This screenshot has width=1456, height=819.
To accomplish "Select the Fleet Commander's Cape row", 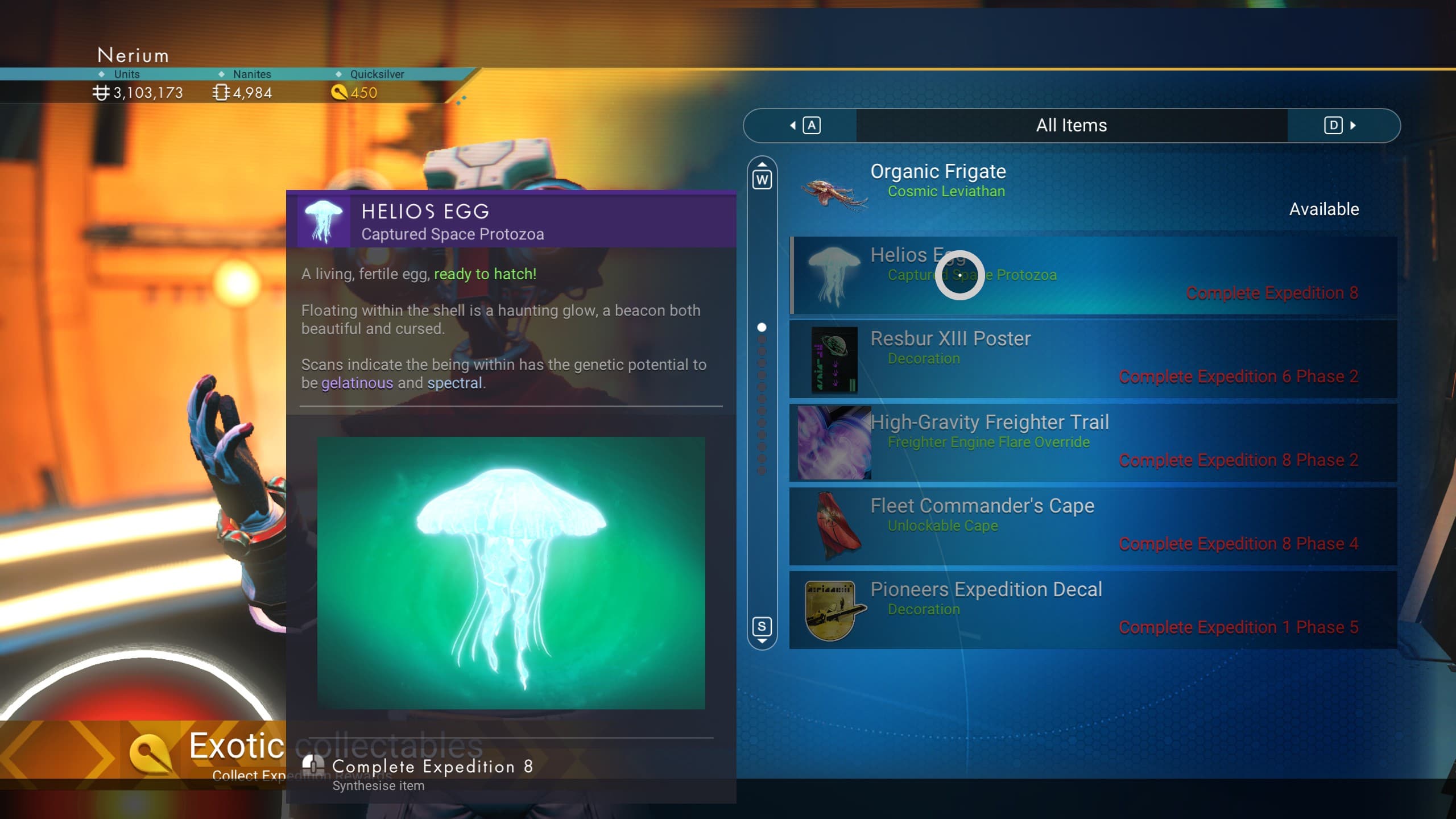I will [1092, 526].
